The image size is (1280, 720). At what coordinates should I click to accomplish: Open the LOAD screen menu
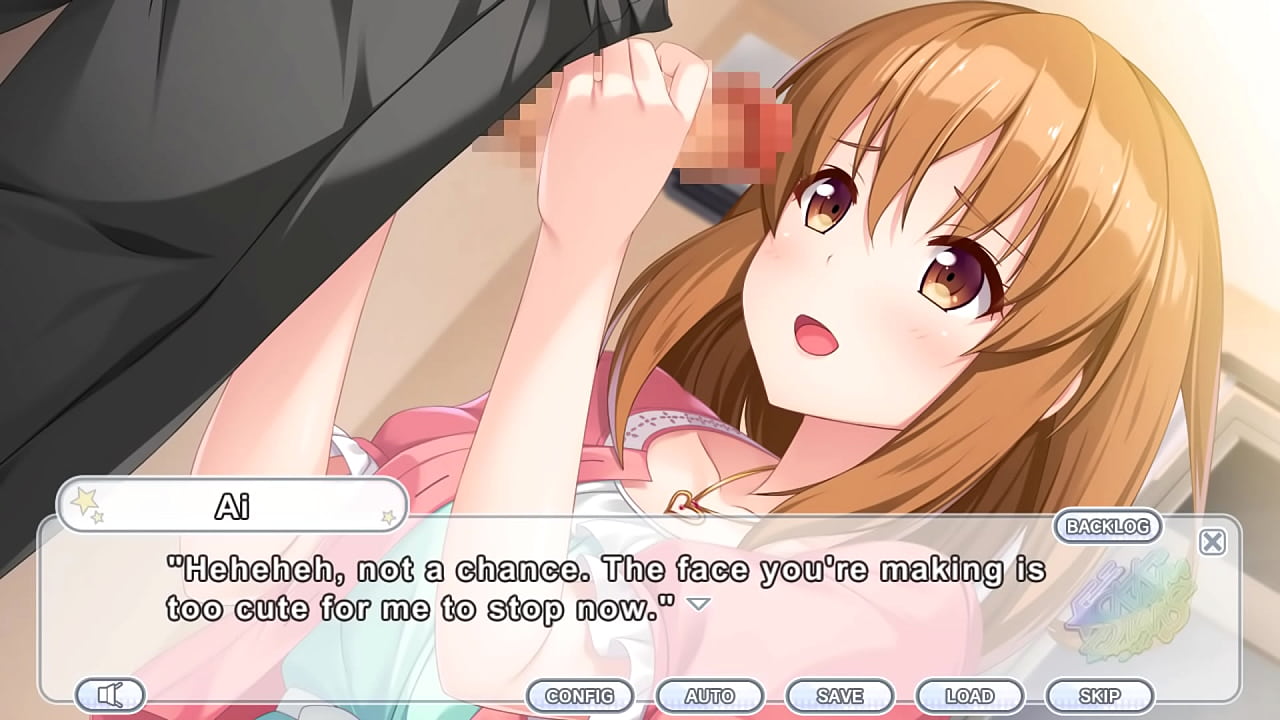(971, 695)
